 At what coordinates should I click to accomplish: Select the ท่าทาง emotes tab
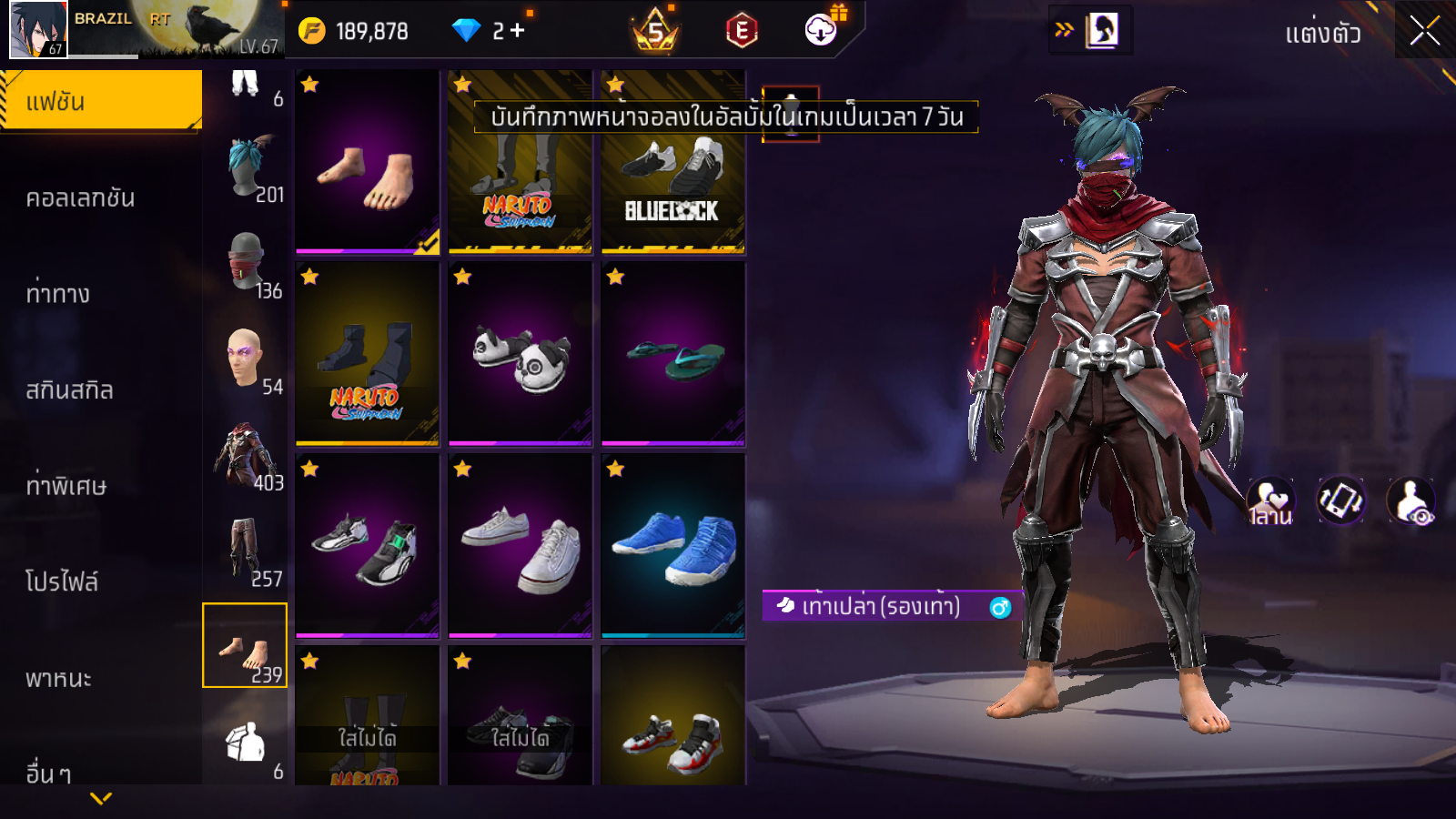click(59, 293)
